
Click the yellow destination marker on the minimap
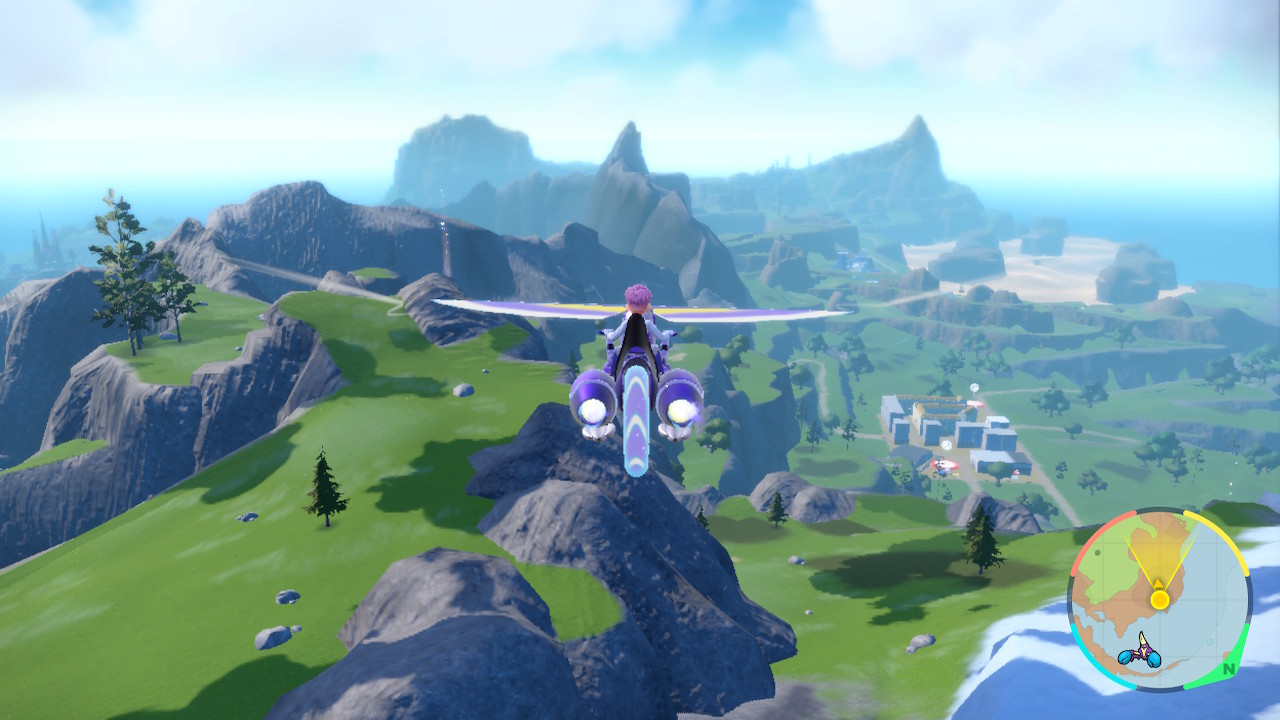(x=1159, y=598)
